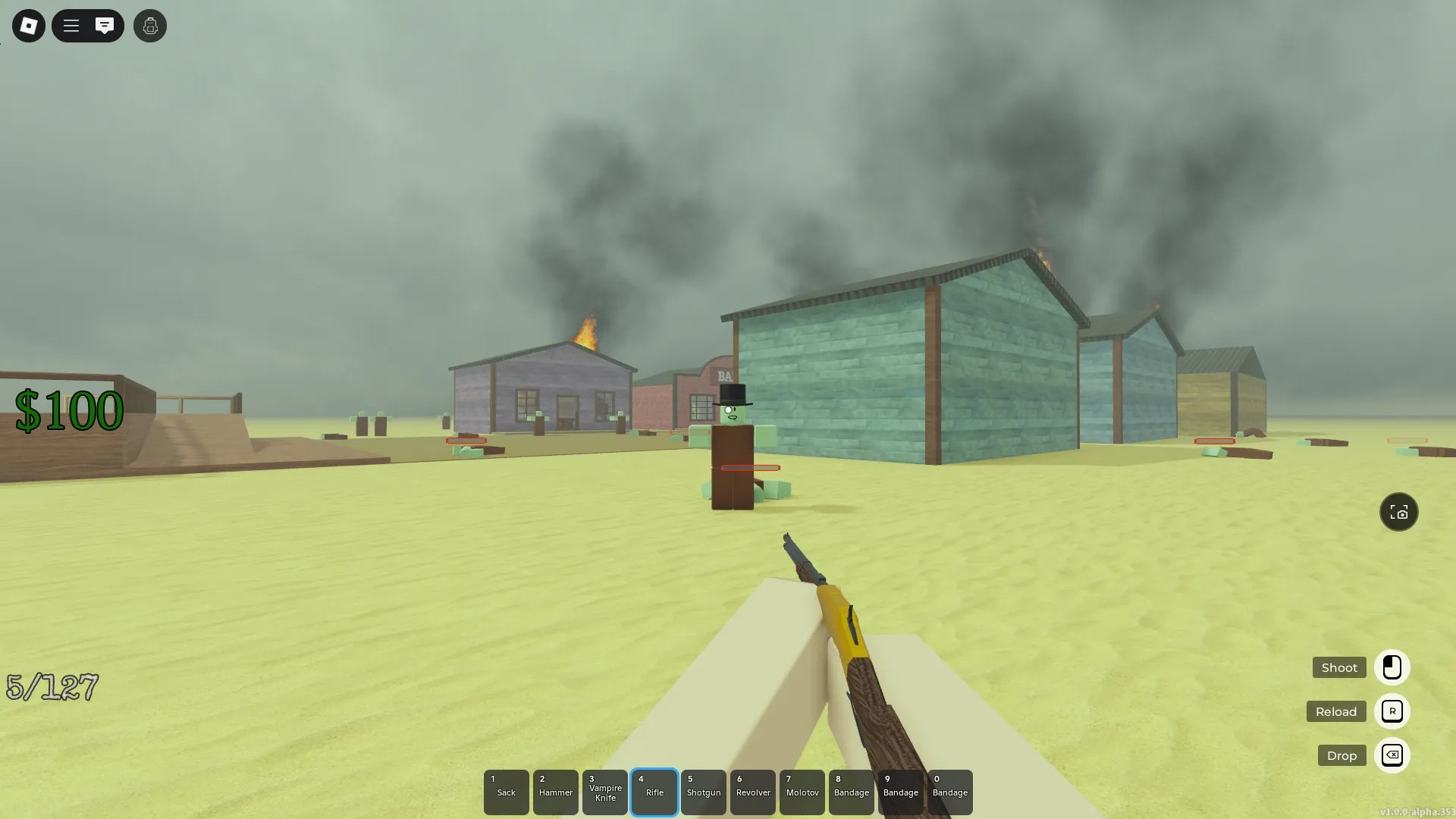Viewport: 1456px width, 819px height.
Task: Open the Roblox home menu icon
Action: pyautogui.click(x=28, y=26)
